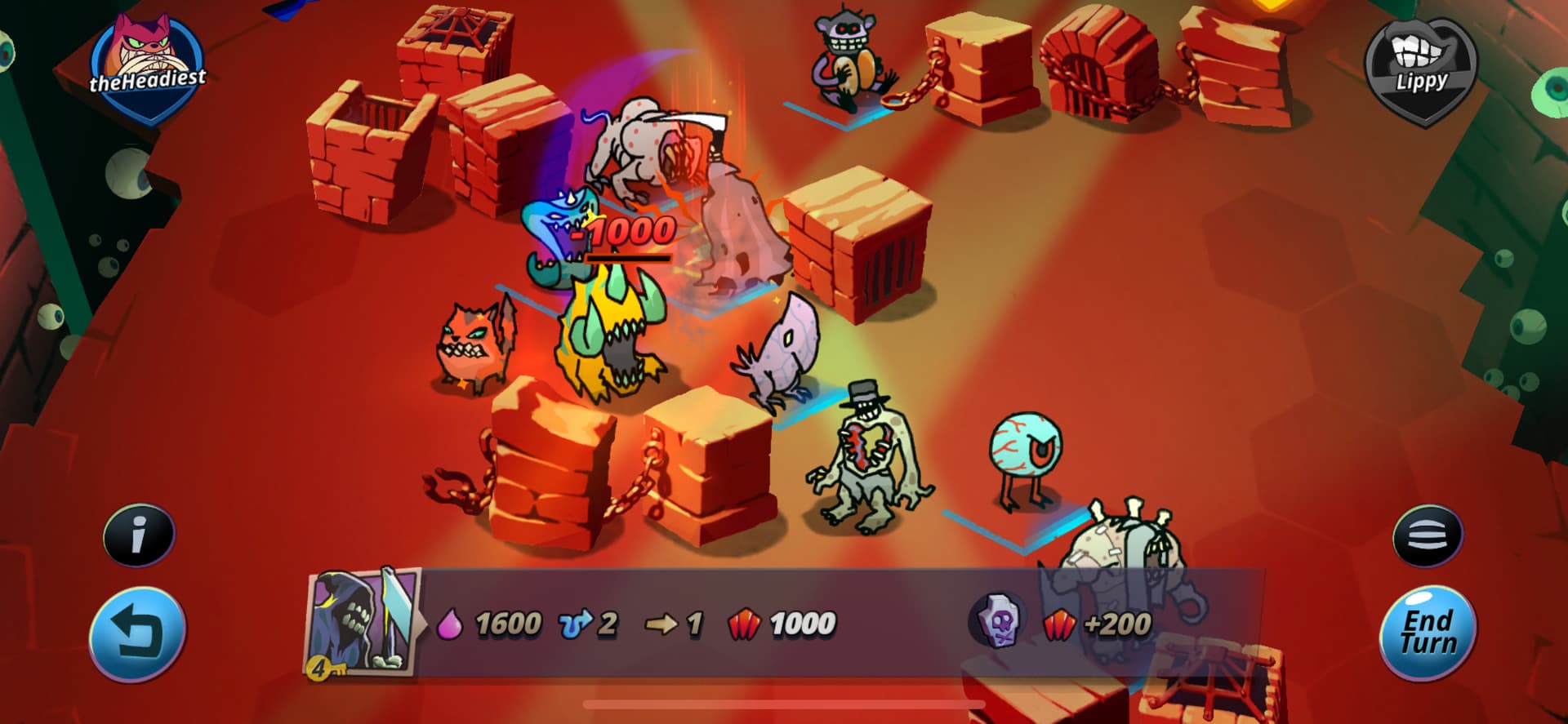View theHeadiest player profile badge
This screenshot has width=1568, height=724.
tap(148, 69)
